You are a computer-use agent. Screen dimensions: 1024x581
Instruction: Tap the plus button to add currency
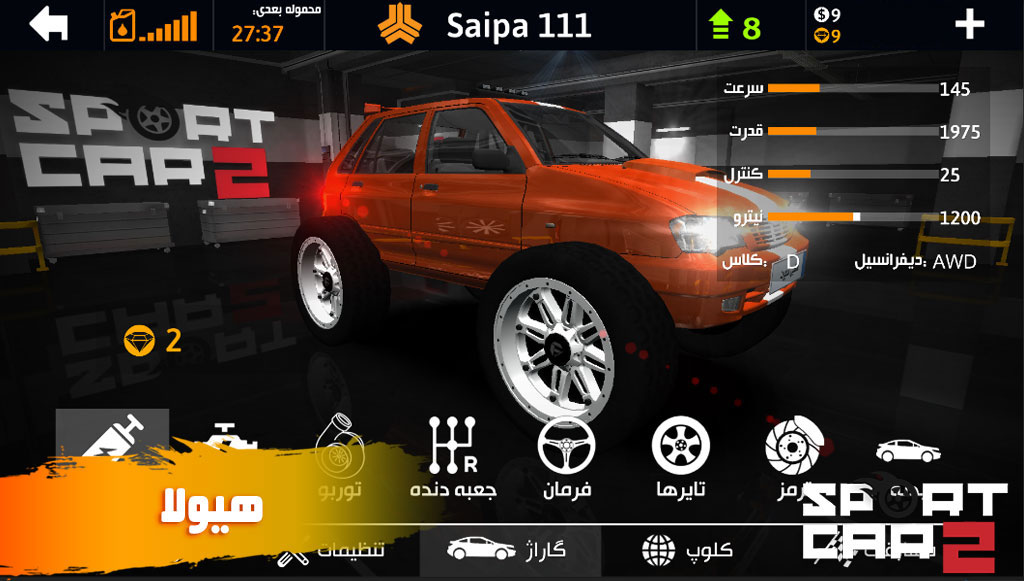pyautogui.click(x=970, y=25)
